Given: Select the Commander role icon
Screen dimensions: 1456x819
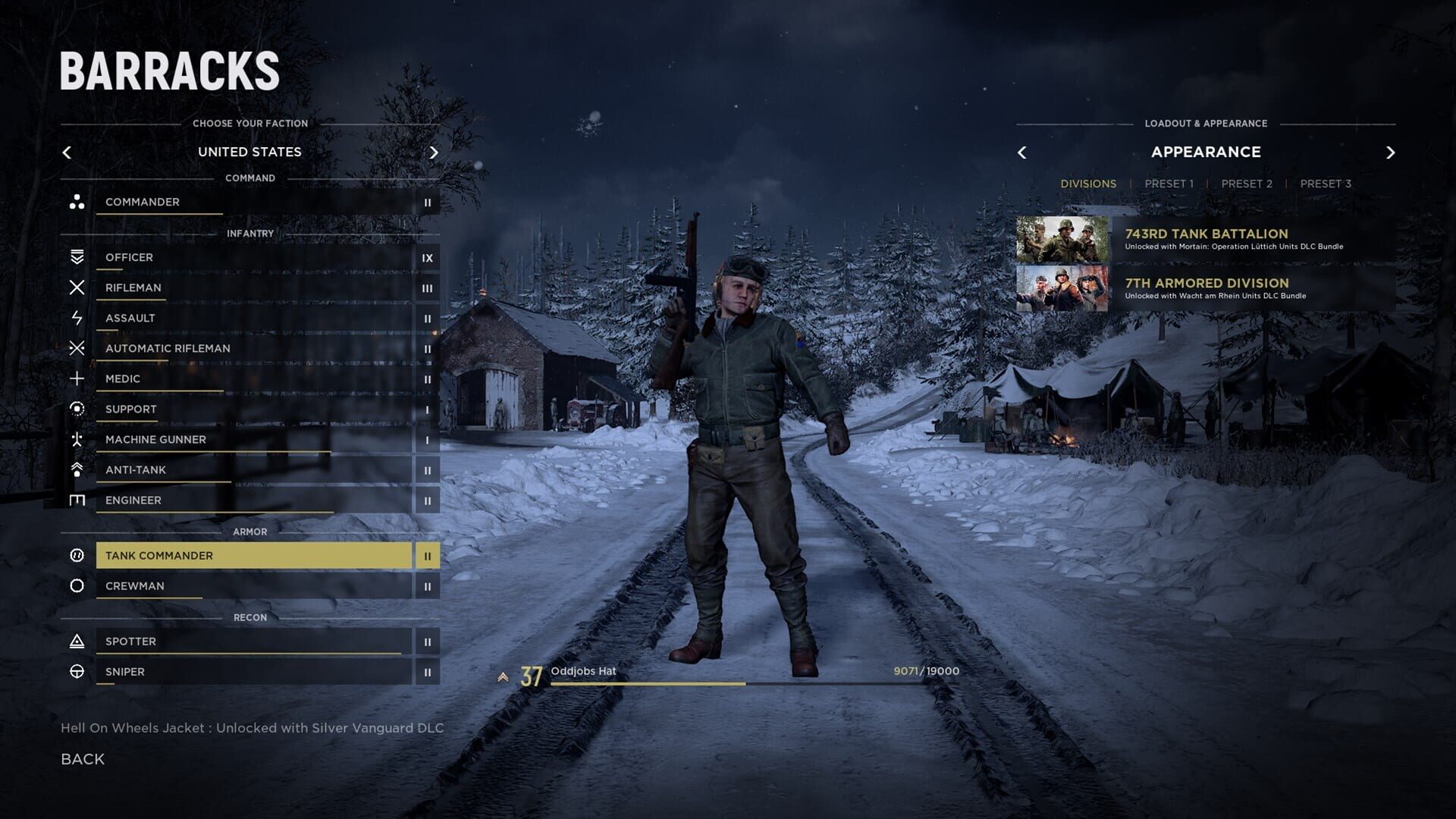Looking at the screenshot, I should coord(77,202).
